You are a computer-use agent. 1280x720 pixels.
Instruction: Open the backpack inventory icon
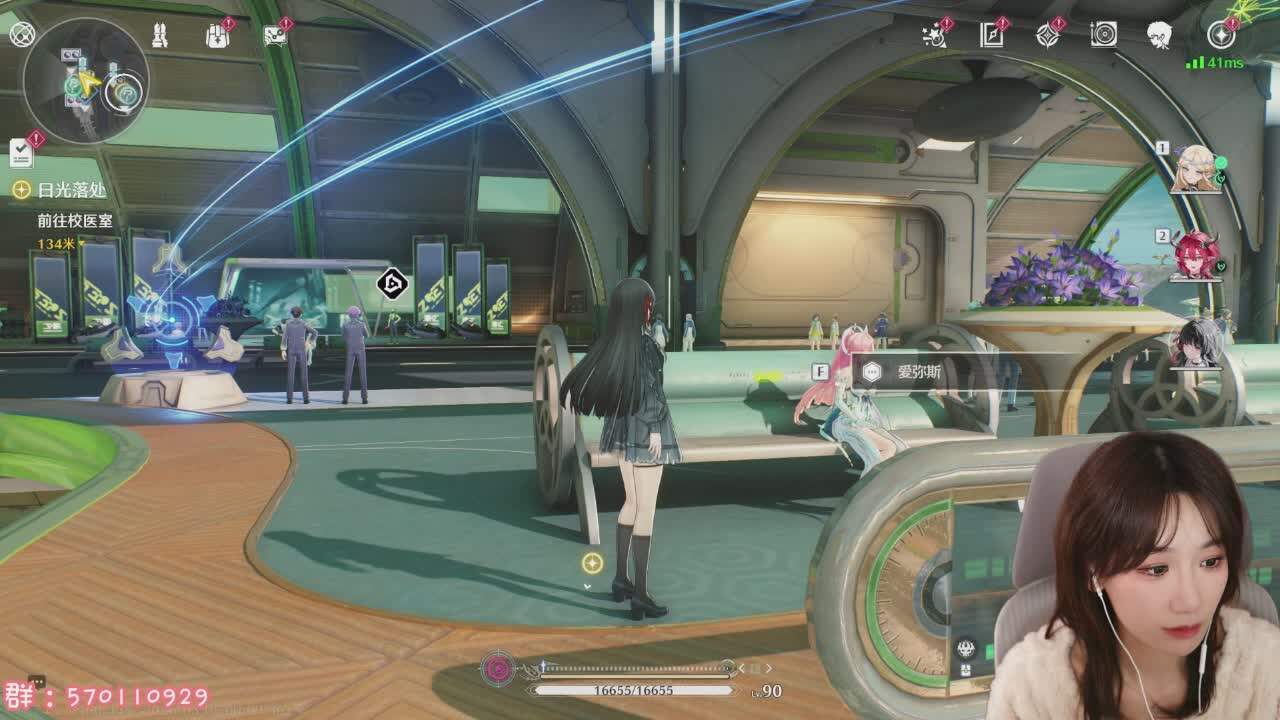[217, 36]
